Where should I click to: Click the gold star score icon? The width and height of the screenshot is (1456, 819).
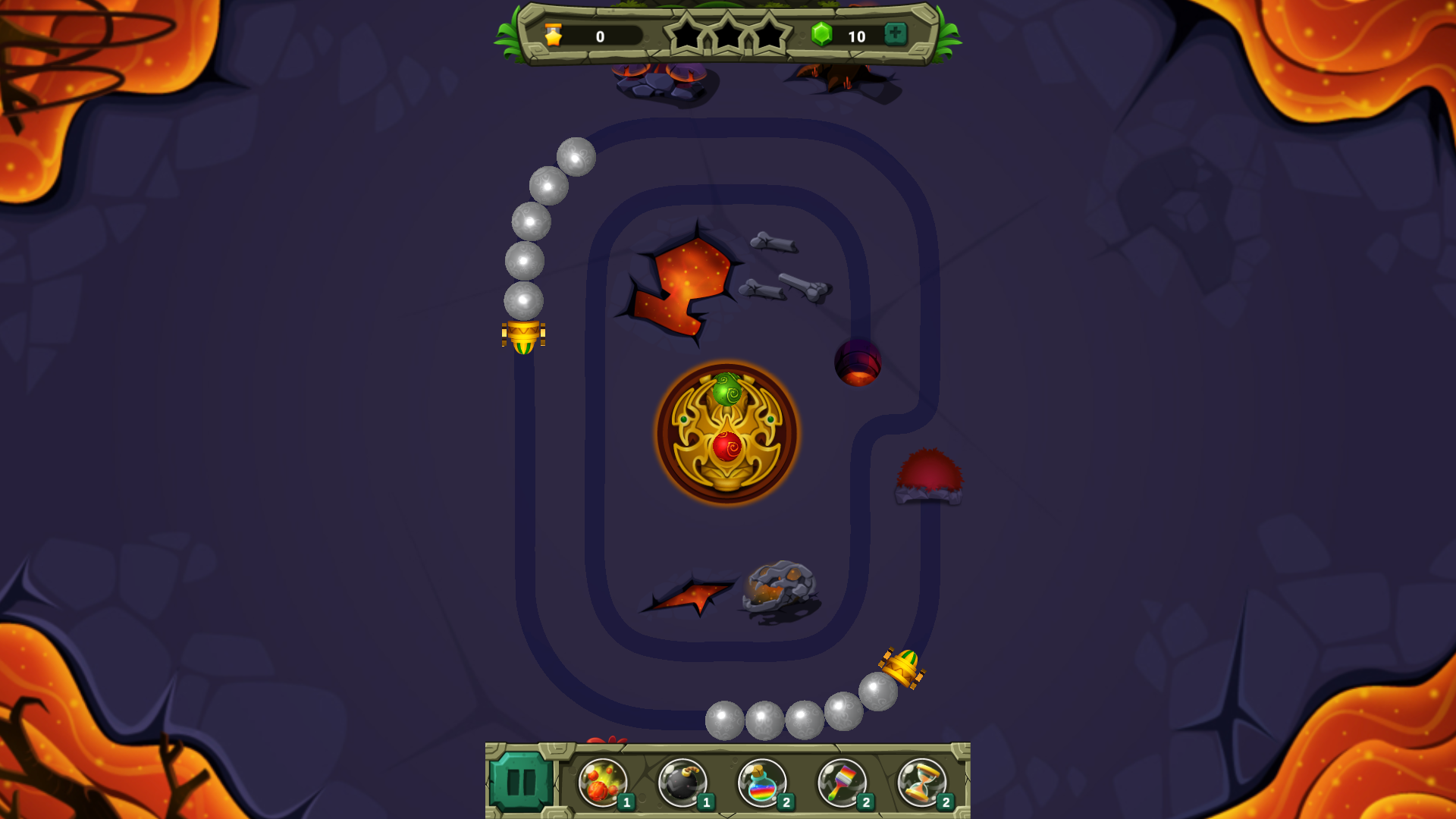[x=554, y=34]
